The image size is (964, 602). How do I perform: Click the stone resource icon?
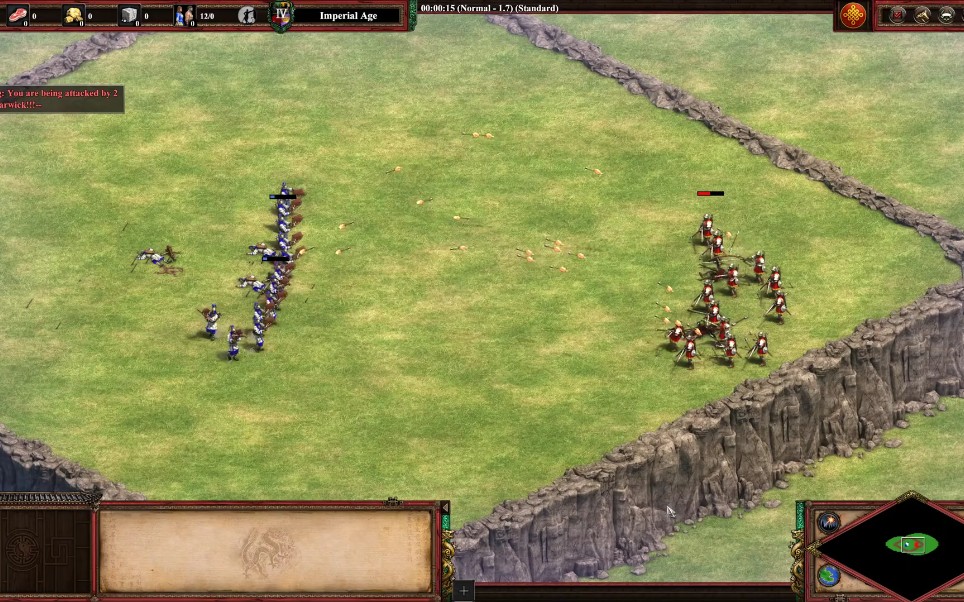tap(130, 15)
